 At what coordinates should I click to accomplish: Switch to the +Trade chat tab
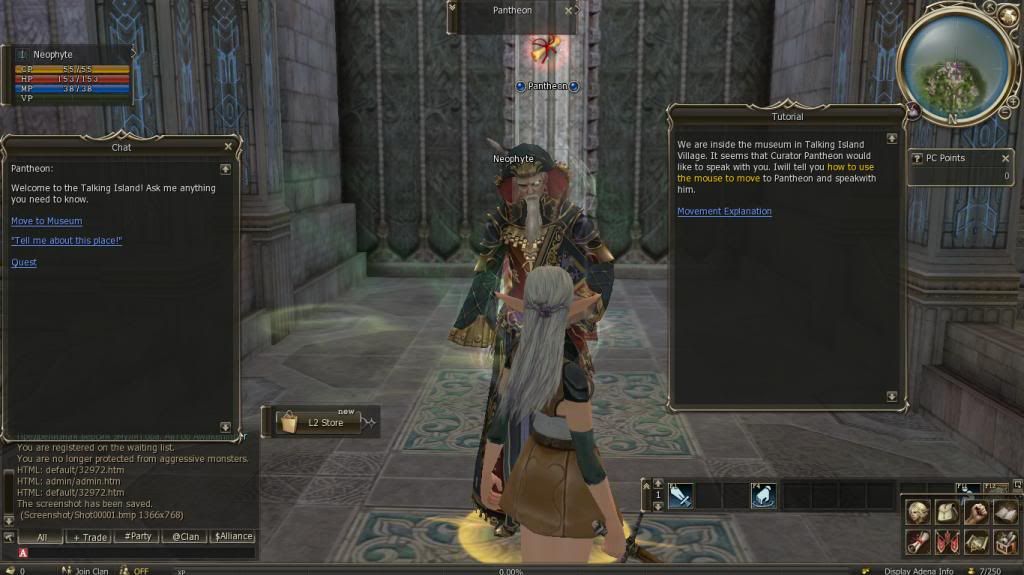89,537
